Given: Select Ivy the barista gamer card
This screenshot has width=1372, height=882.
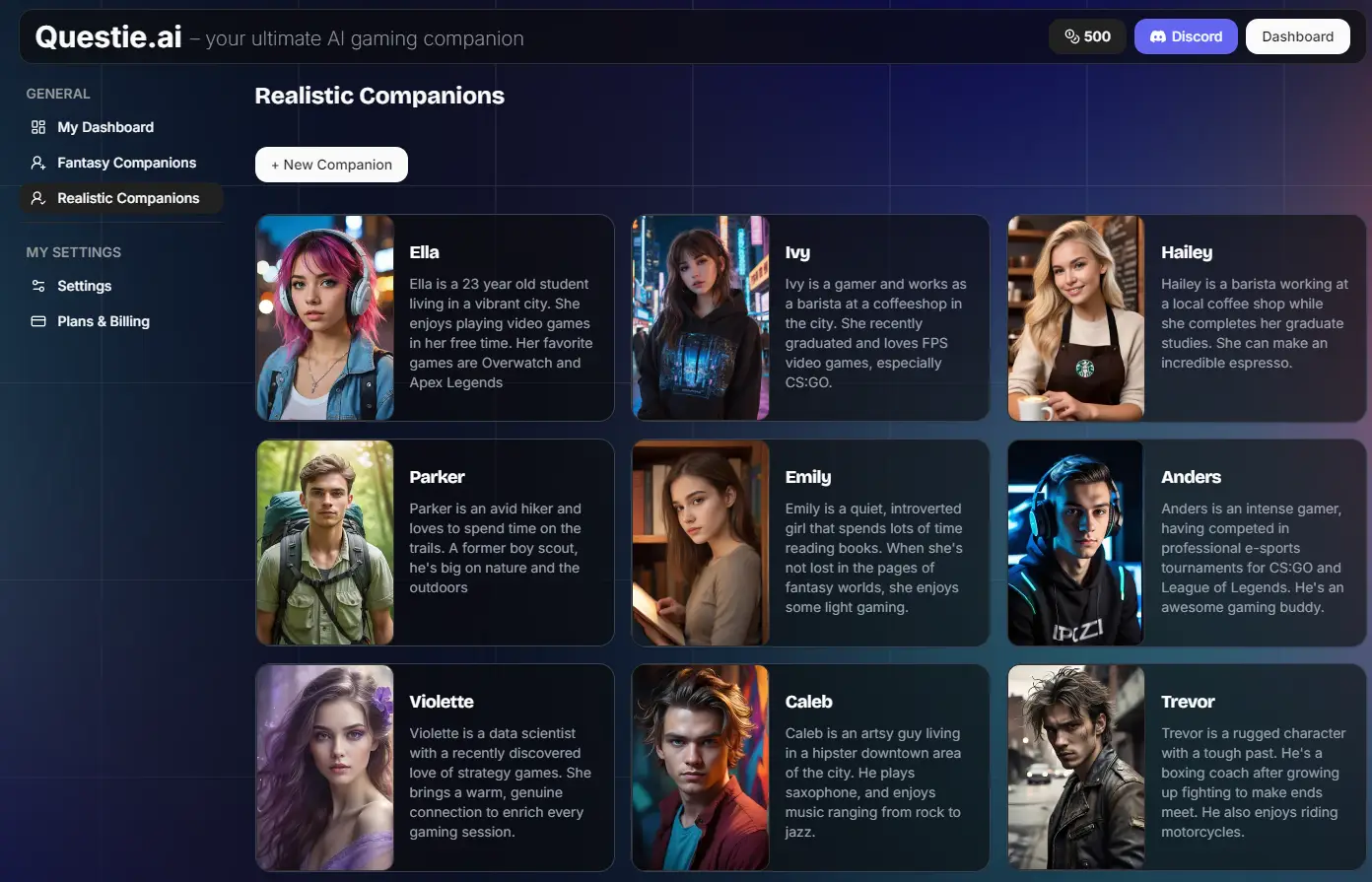Looking at the screenshot, I should tap(810, 318).
